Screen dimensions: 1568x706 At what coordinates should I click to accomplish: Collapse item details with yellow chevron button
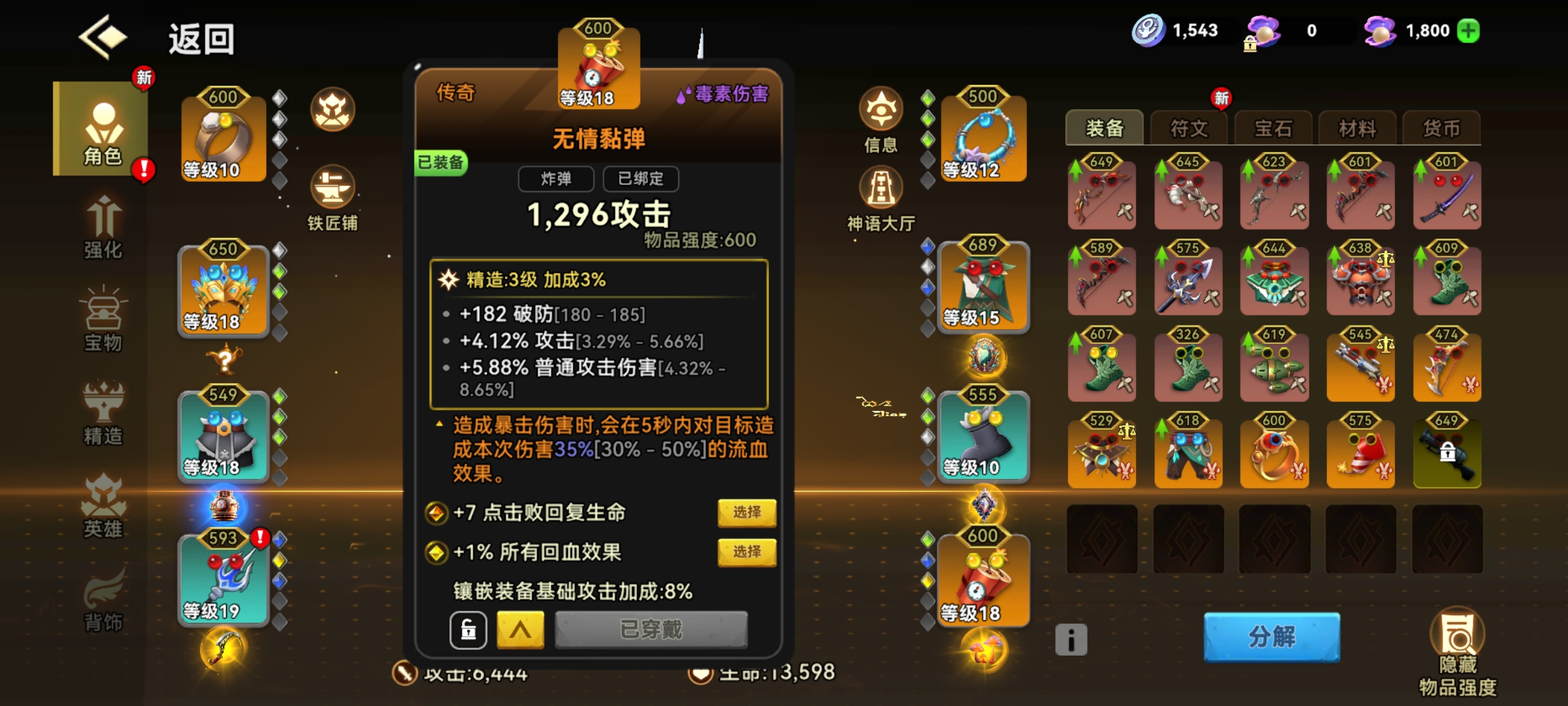(521, 629)
